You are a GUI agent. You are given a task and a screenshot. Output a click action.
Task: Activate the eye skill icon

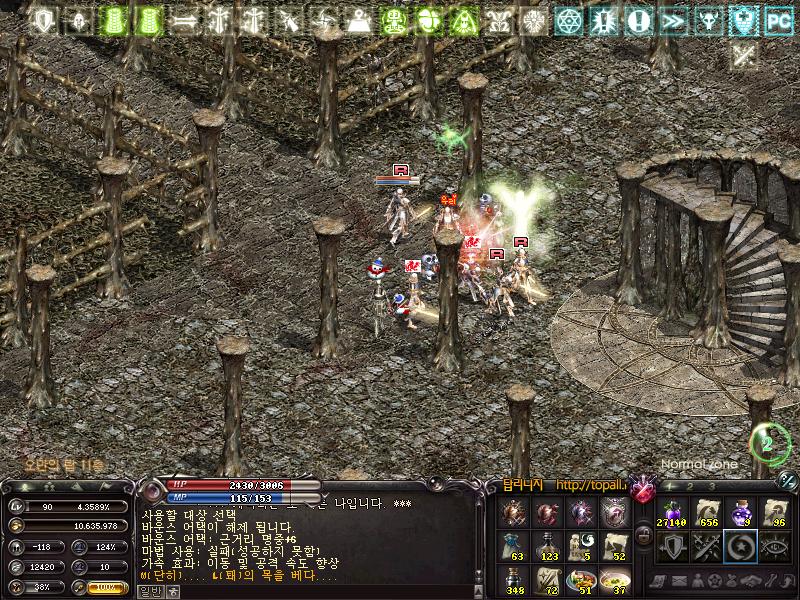click(775, 547)
